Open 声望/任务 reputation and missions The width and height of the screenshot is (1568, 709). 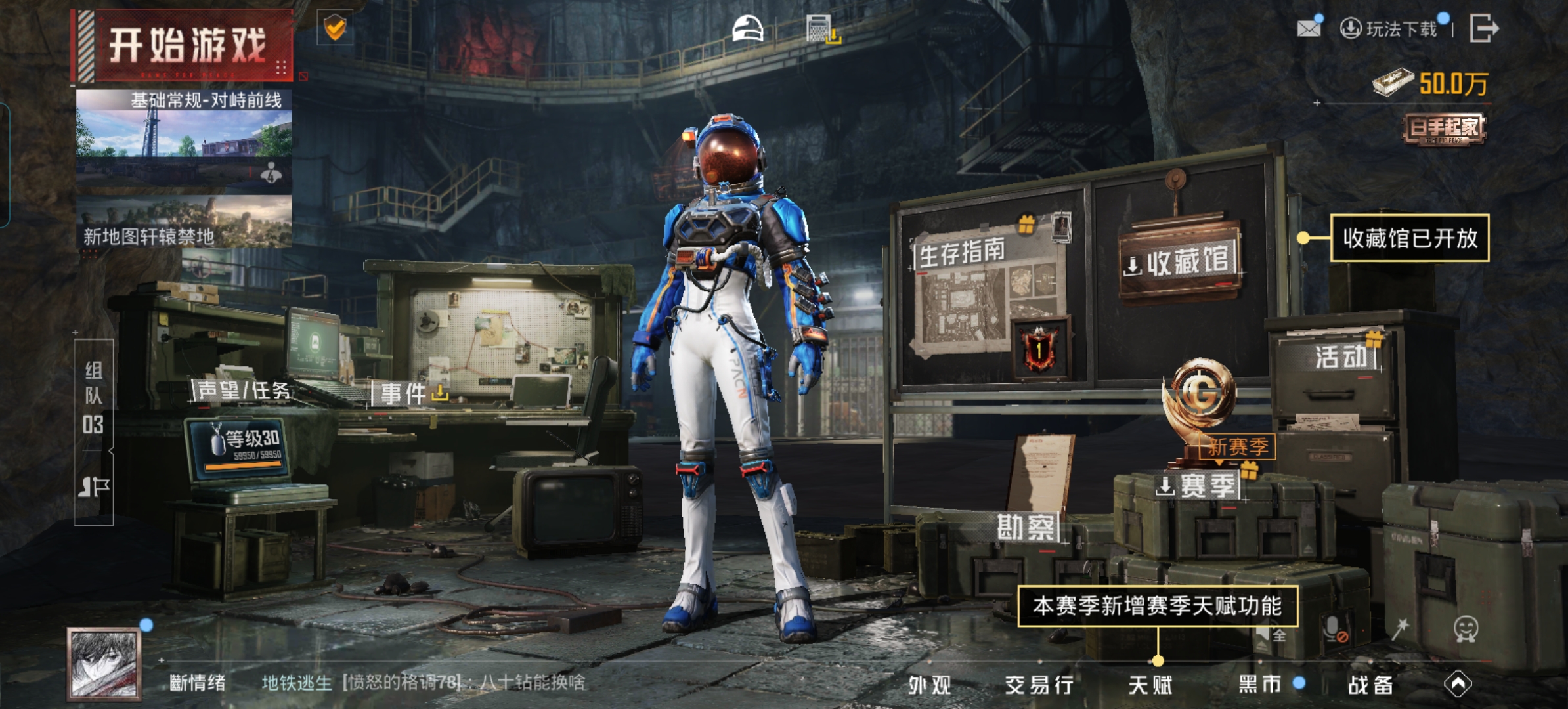(243, 391)
